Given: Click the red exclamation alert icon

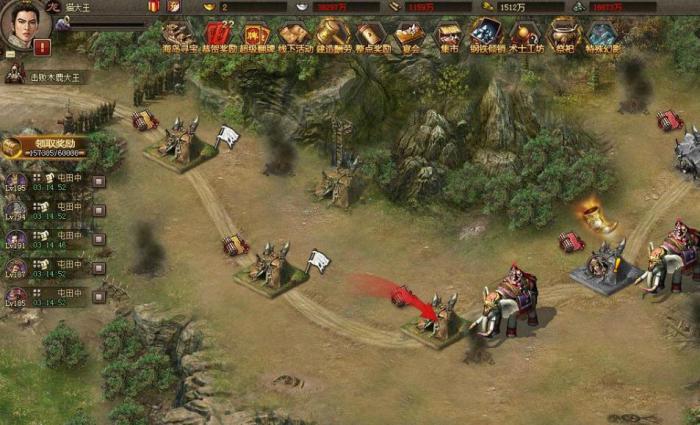Looking at the screenshot, I should click(x=42, y=47).
